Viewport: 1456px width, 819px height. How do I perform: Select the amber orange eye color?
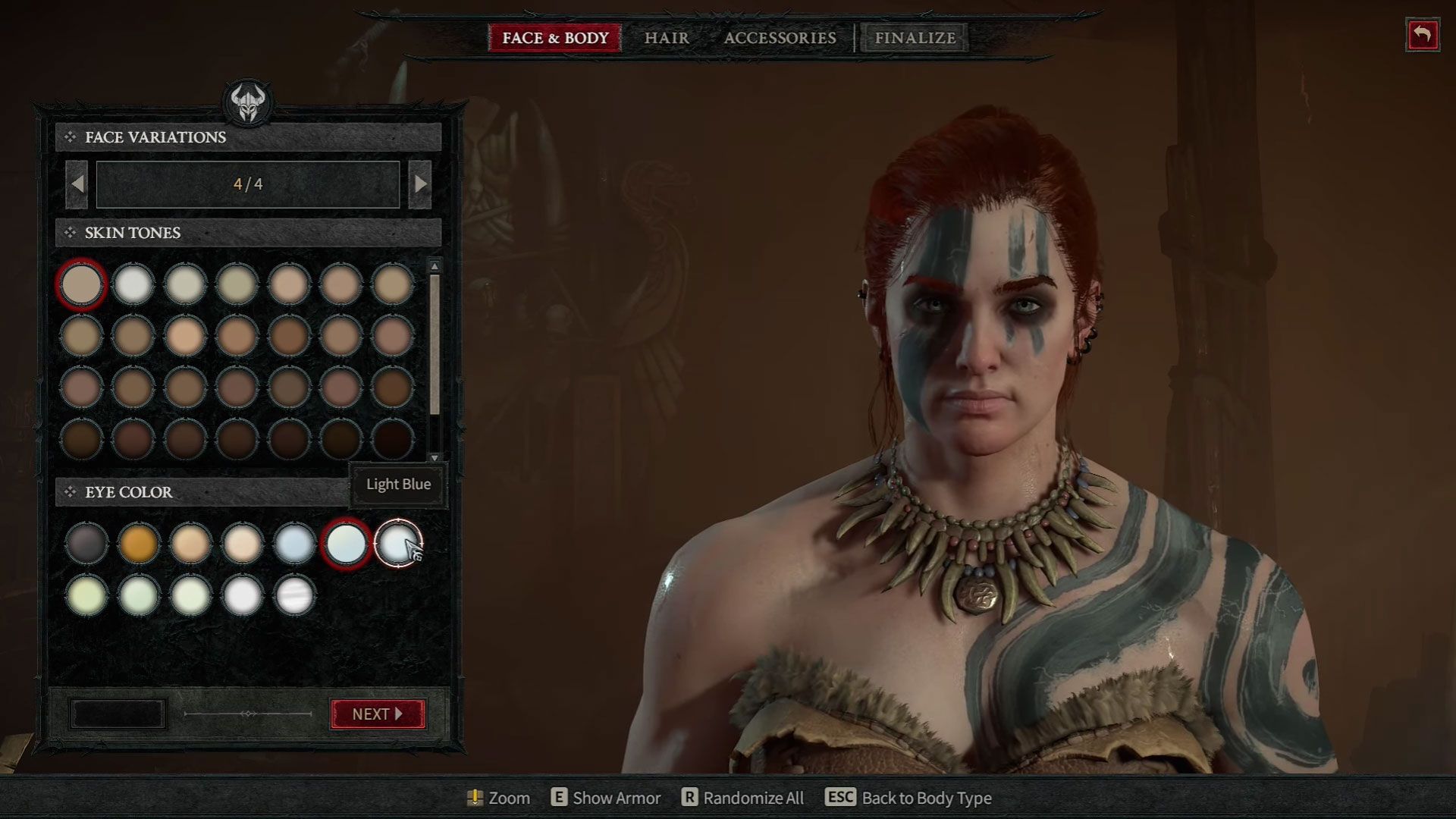point(138,543)
